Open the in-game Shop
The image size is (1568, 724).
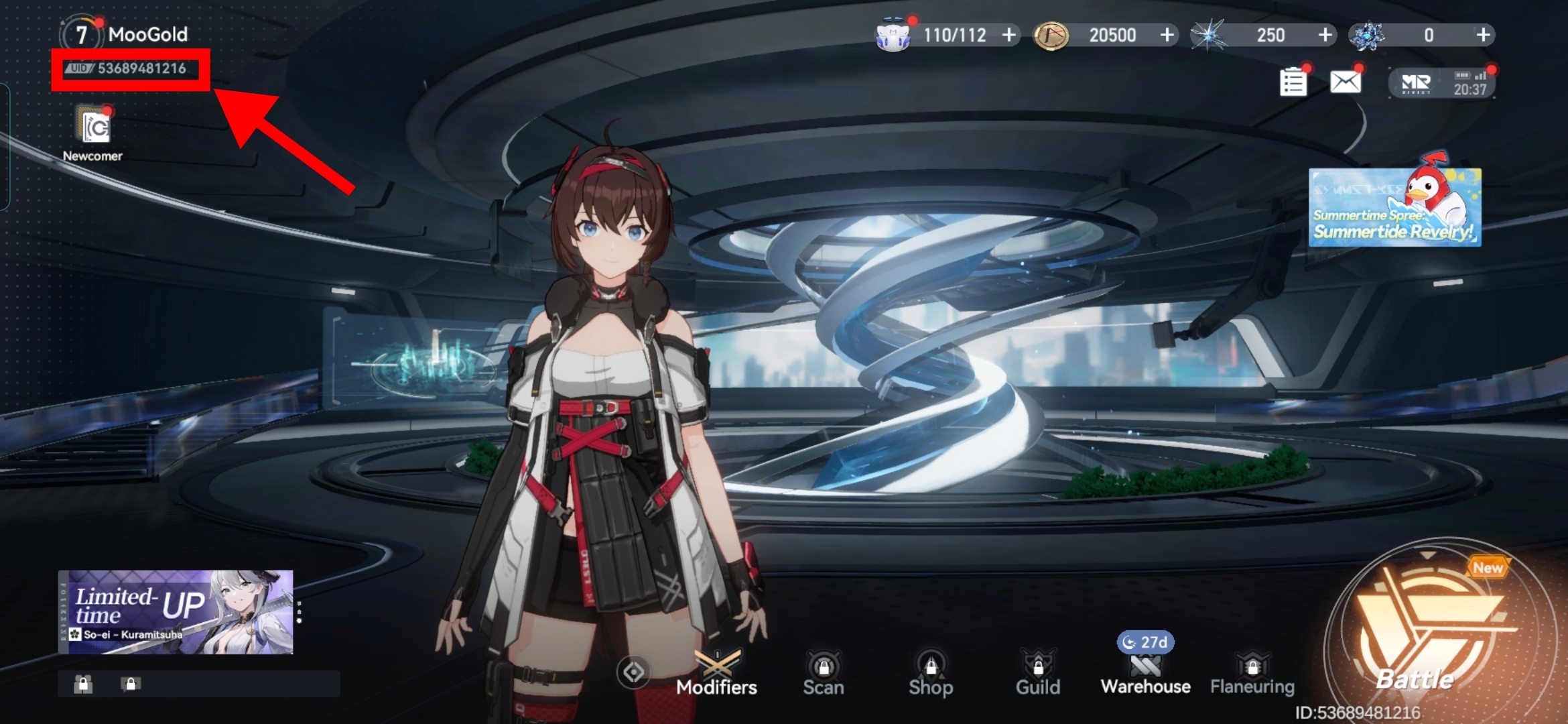(x=931, y=670)
